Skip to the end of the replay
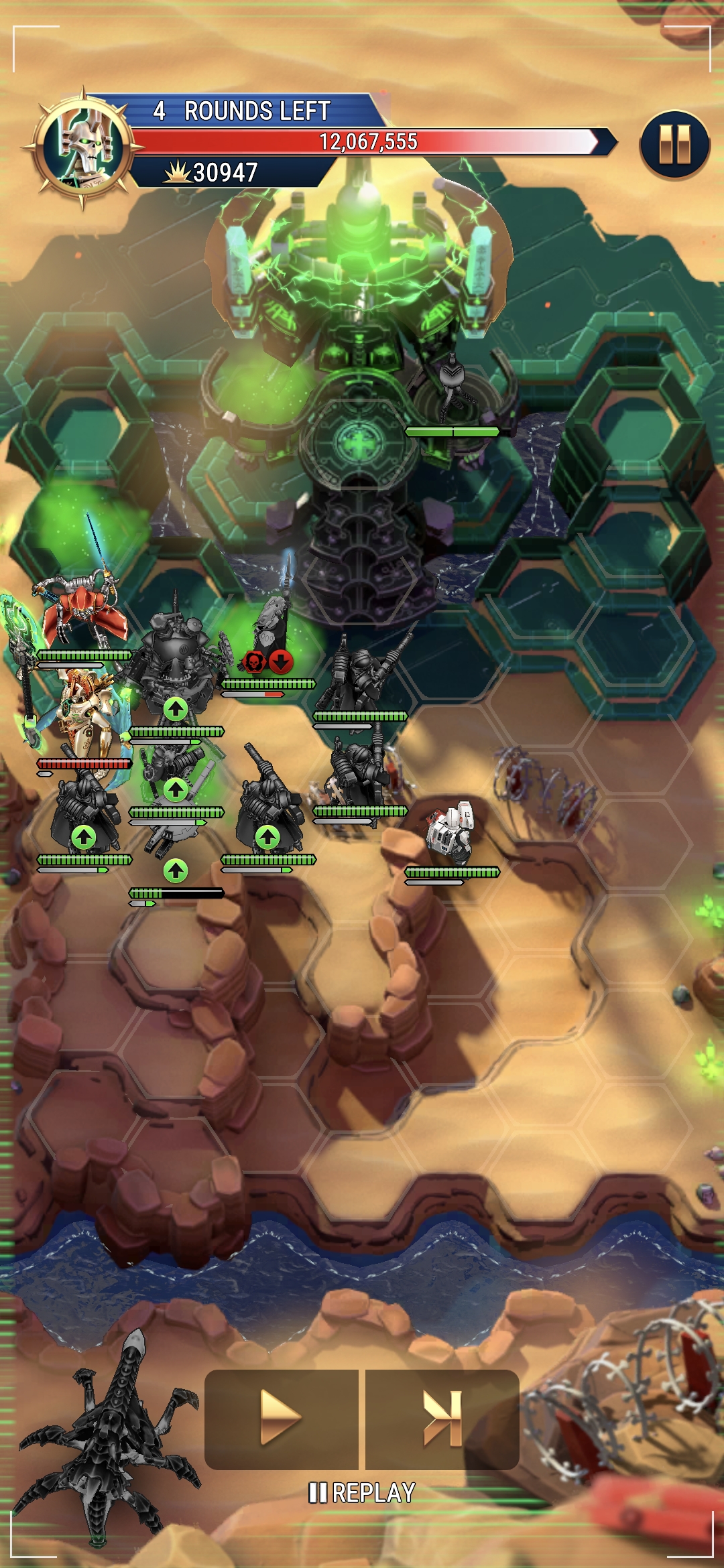 point(442,1419)
